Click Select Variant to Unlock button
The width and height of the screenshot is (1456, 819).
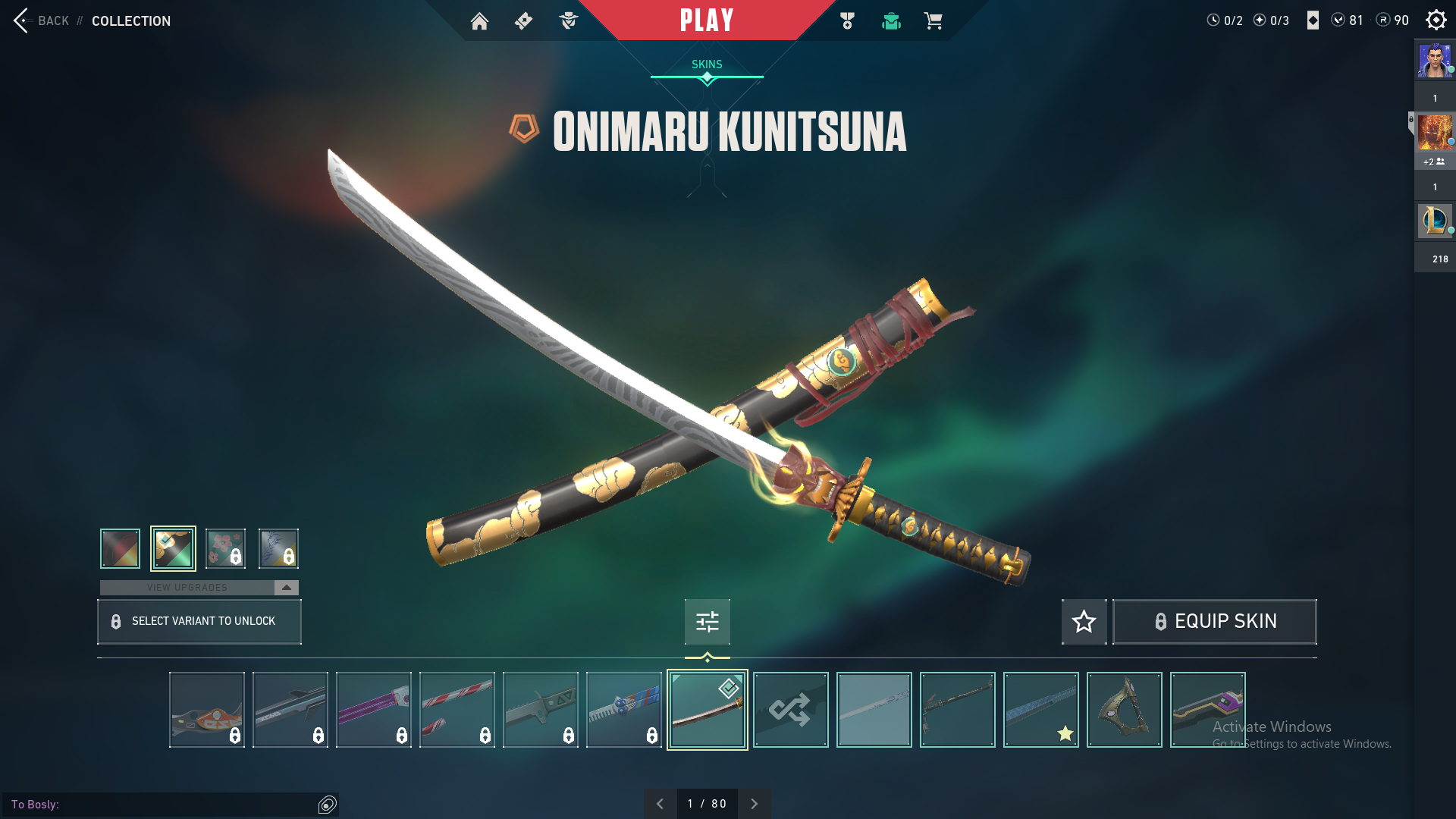point(199,622)
